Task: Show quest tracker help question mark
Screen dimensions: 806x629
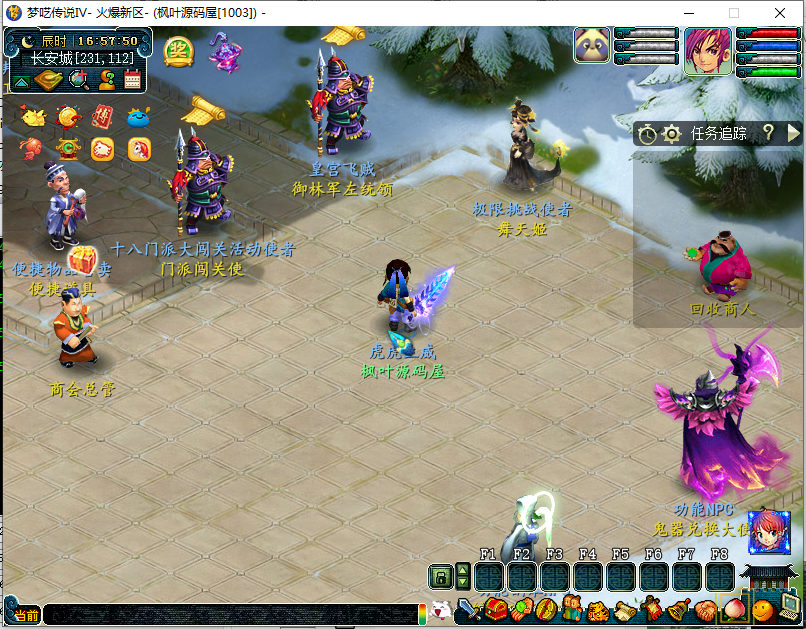Action: (x=768, y=132)
